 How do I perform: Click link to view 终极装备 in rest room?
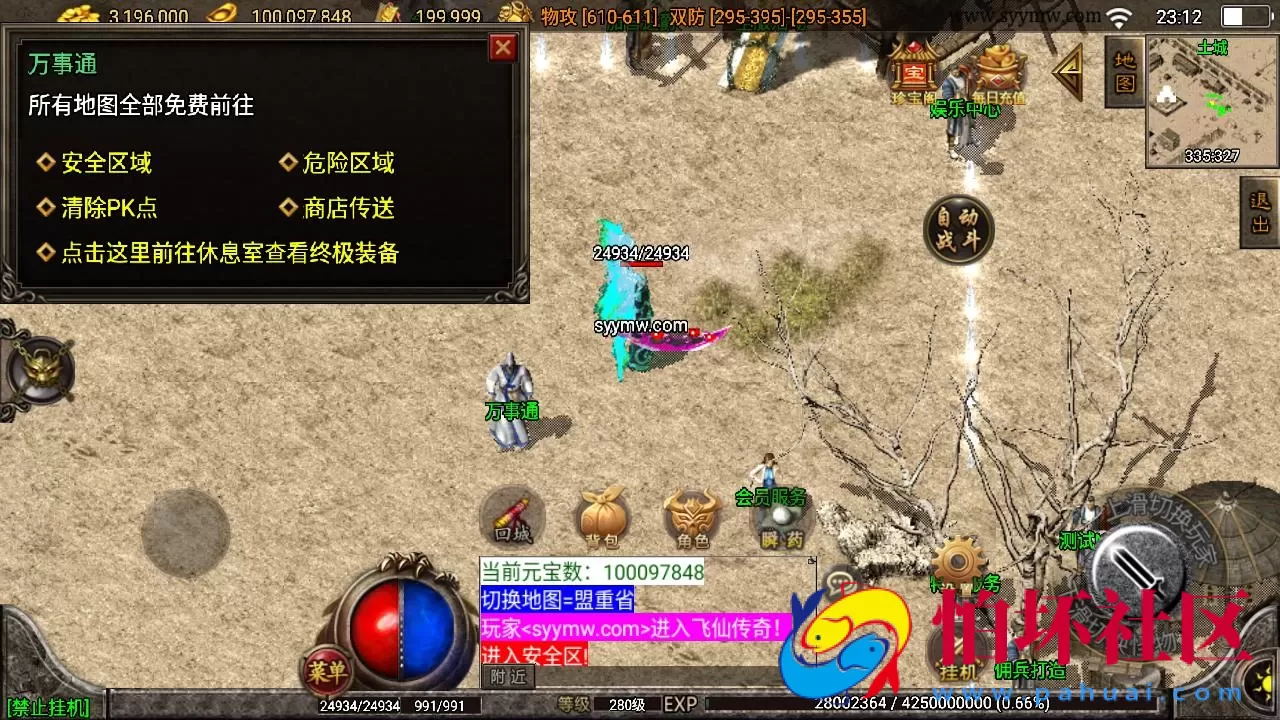click(x=232, y=254)
